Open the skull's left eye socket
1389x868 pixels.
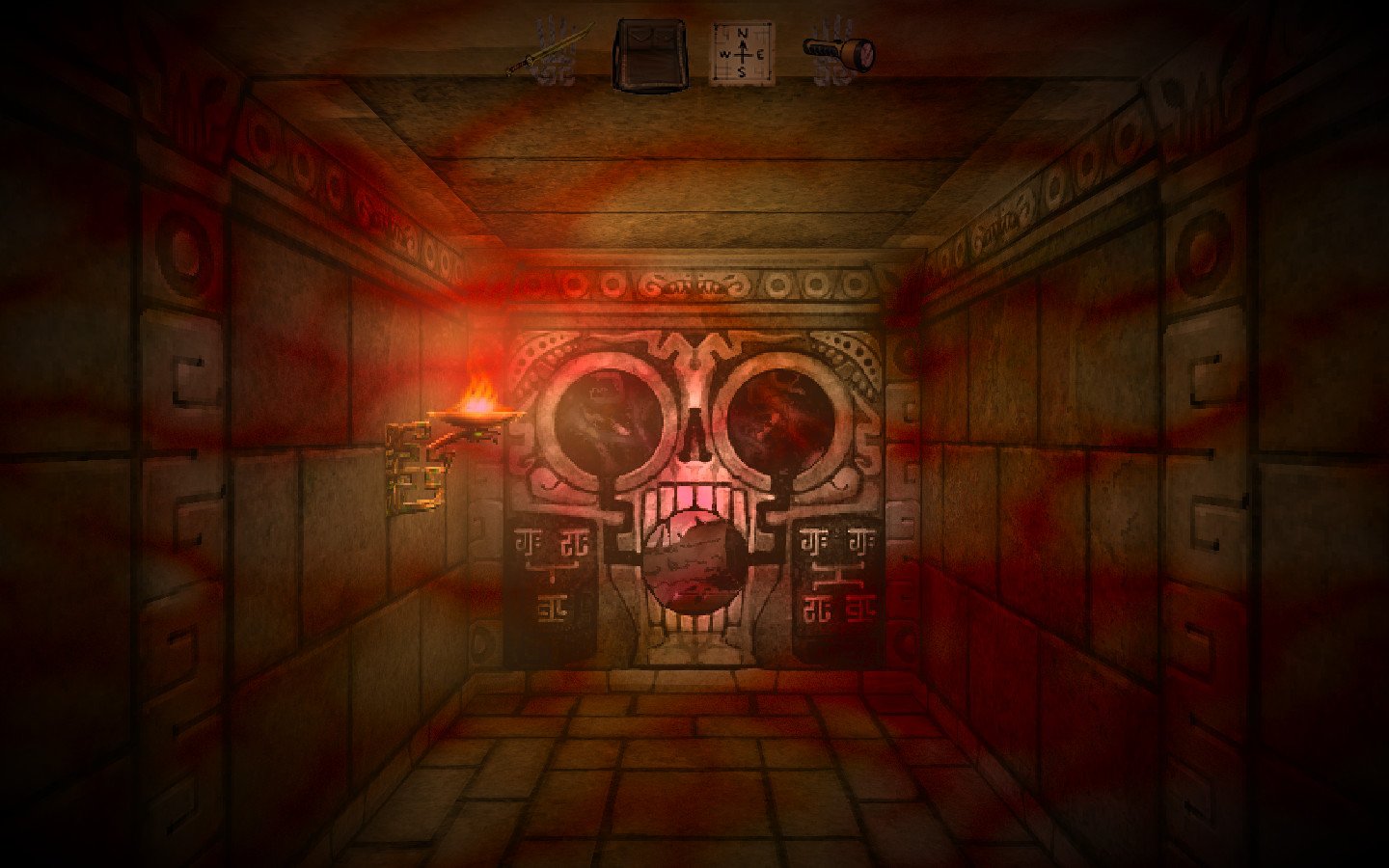(x=610, y=422)
